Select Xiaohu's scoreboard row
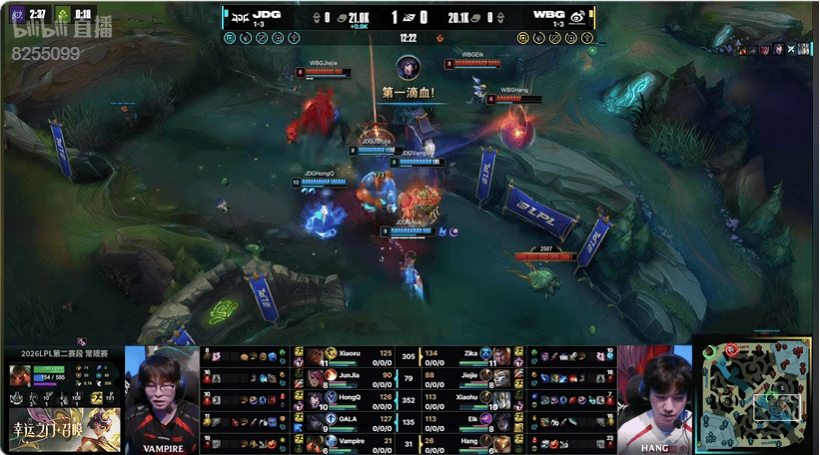The image size is (820, 455). tap(468, 398)
